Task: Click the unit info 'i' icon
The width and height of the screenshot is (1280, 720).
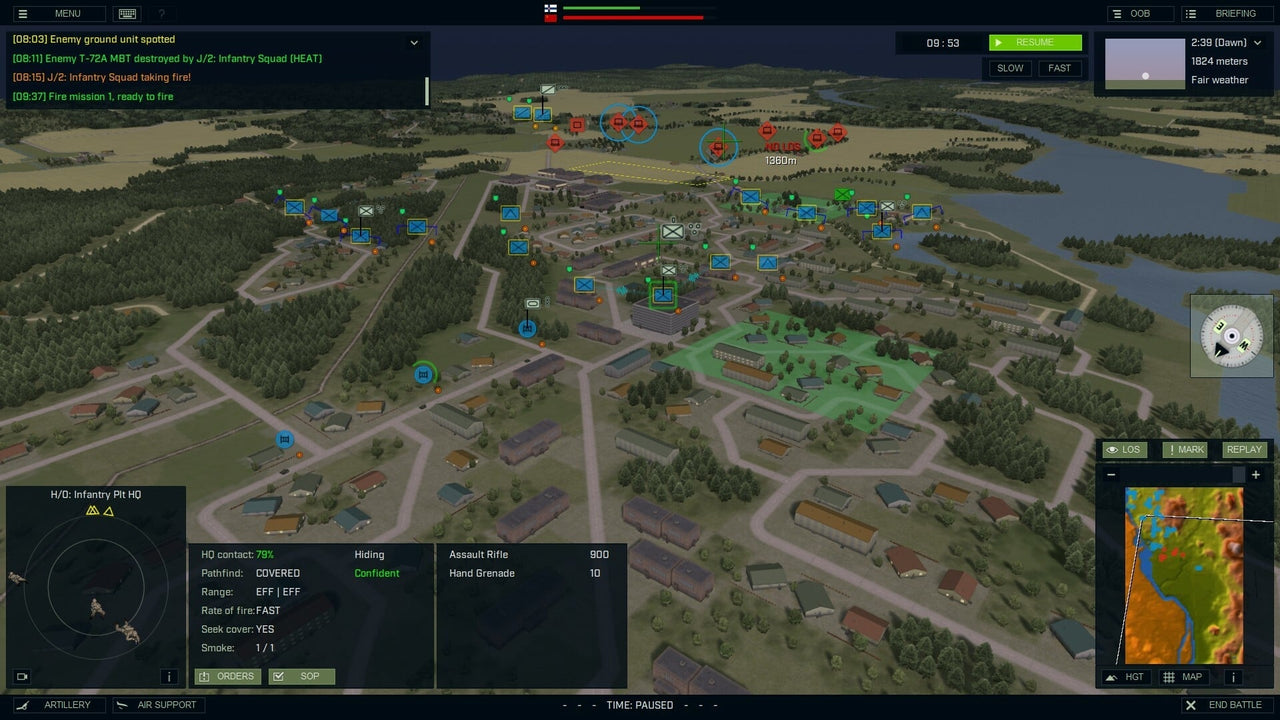Action: pos(169,676)
